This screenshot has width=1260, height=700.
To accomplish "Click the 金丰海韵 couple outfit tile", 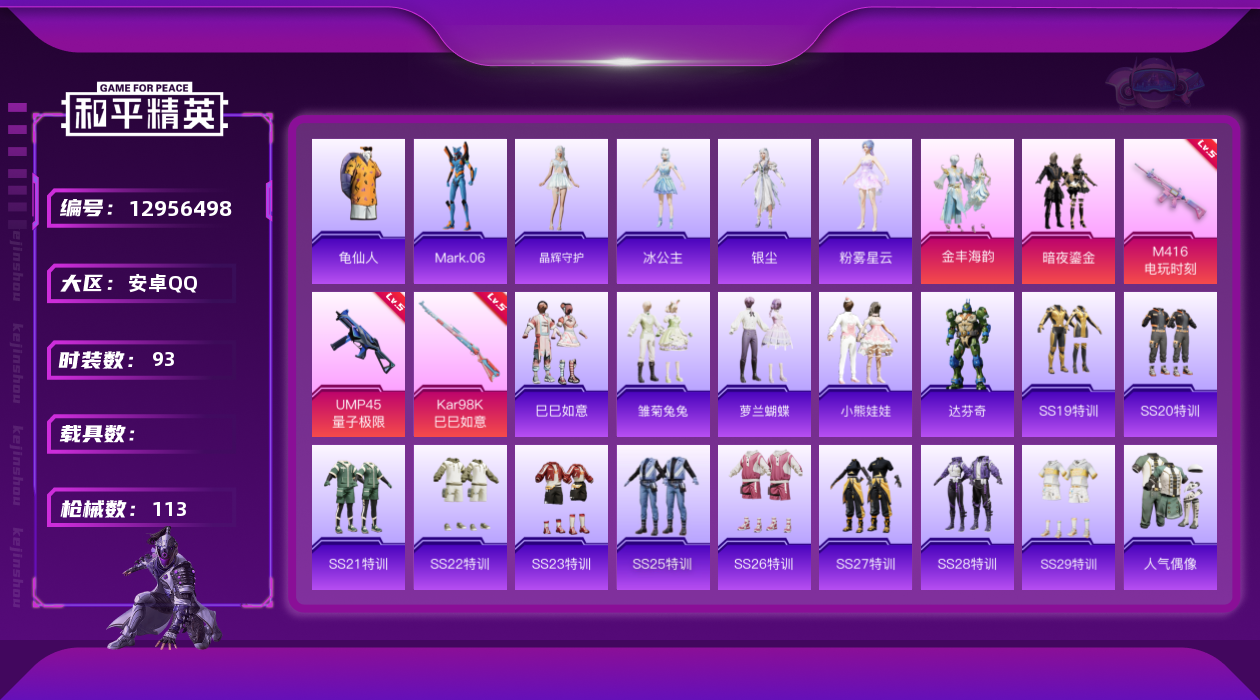I will [x=967, y=211].
